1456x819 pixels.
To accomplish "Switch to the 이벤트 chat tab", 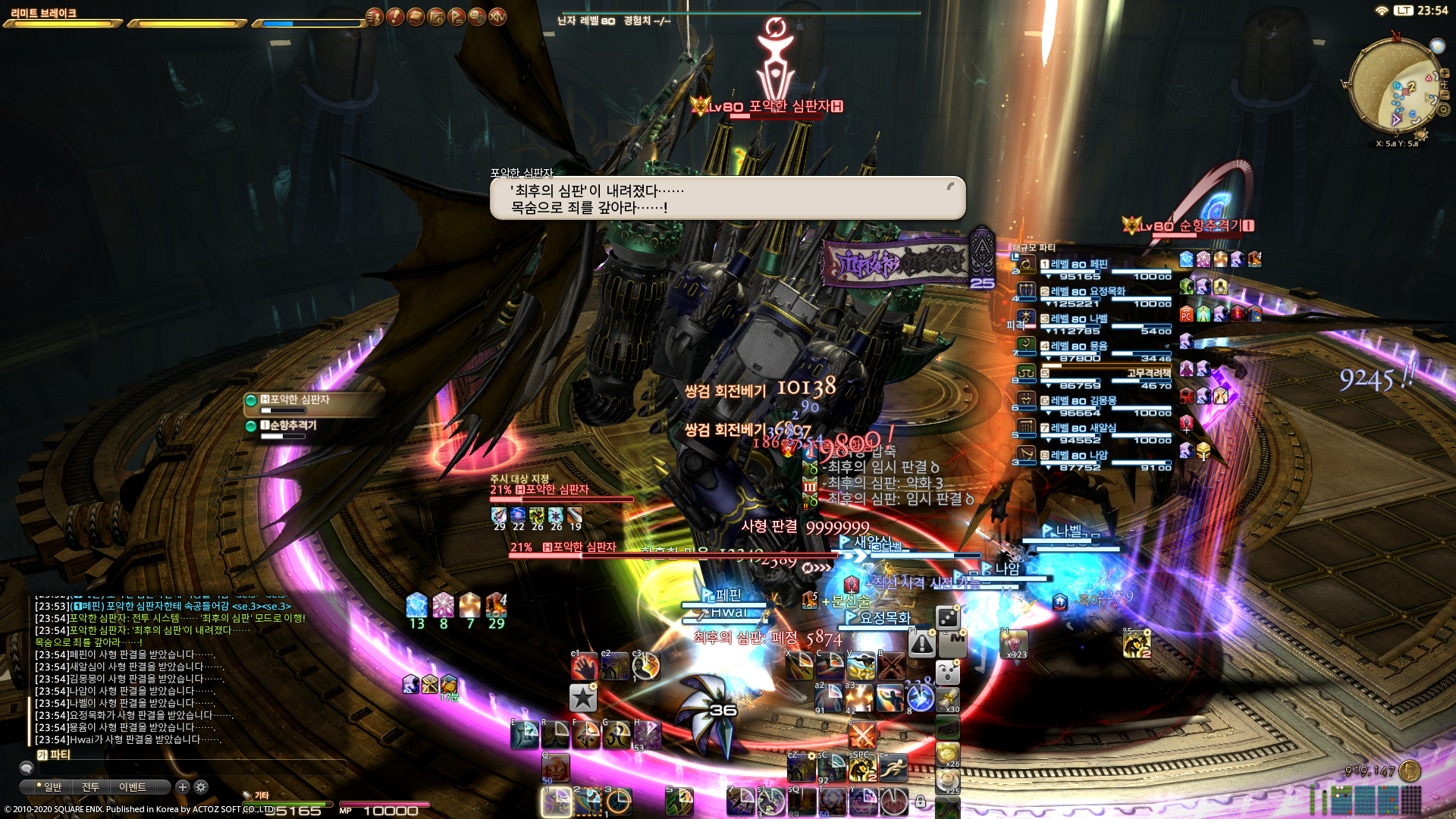I will (133, 787).
